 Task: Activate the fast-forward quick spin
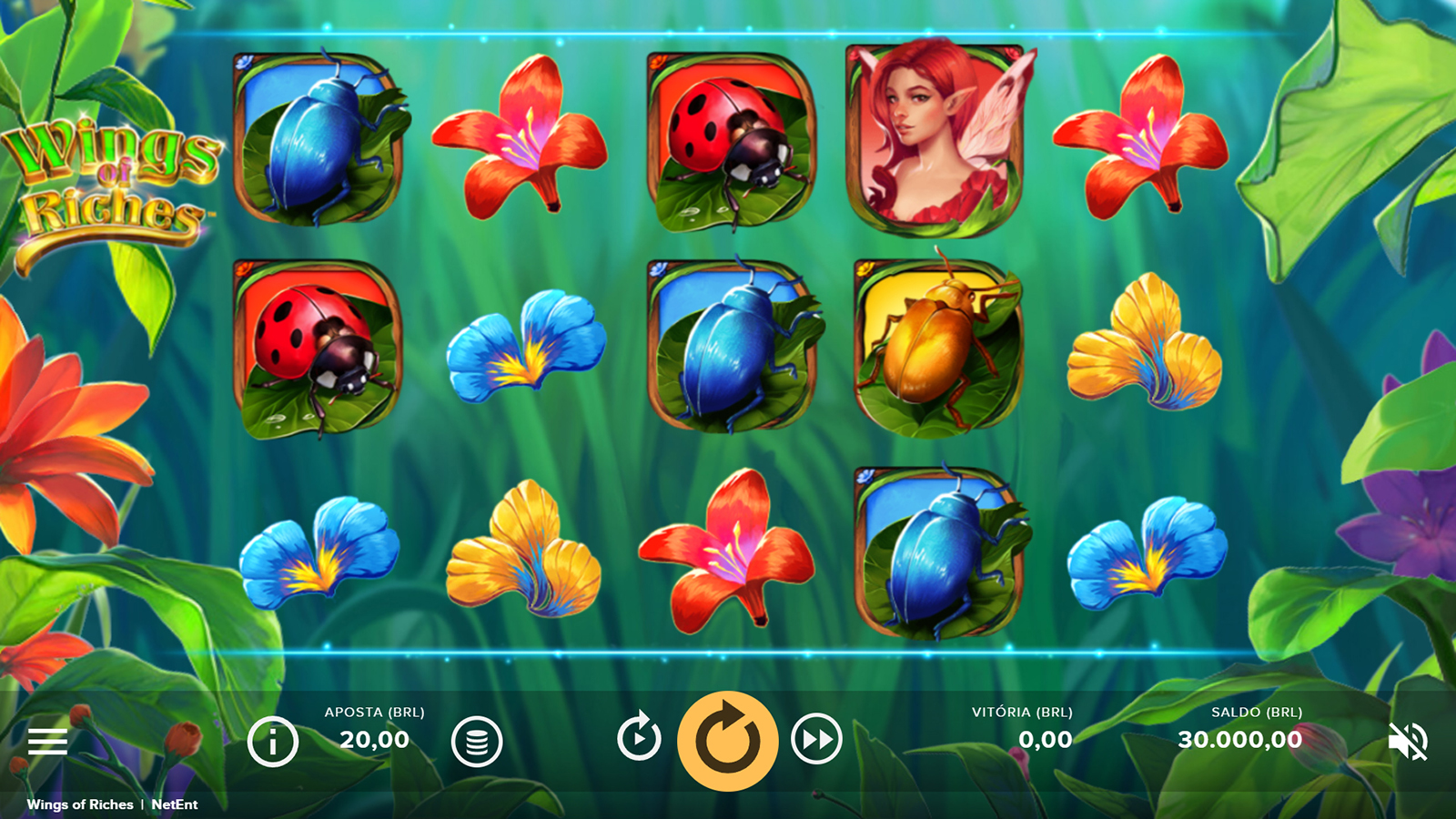click(x=816, y=739)
